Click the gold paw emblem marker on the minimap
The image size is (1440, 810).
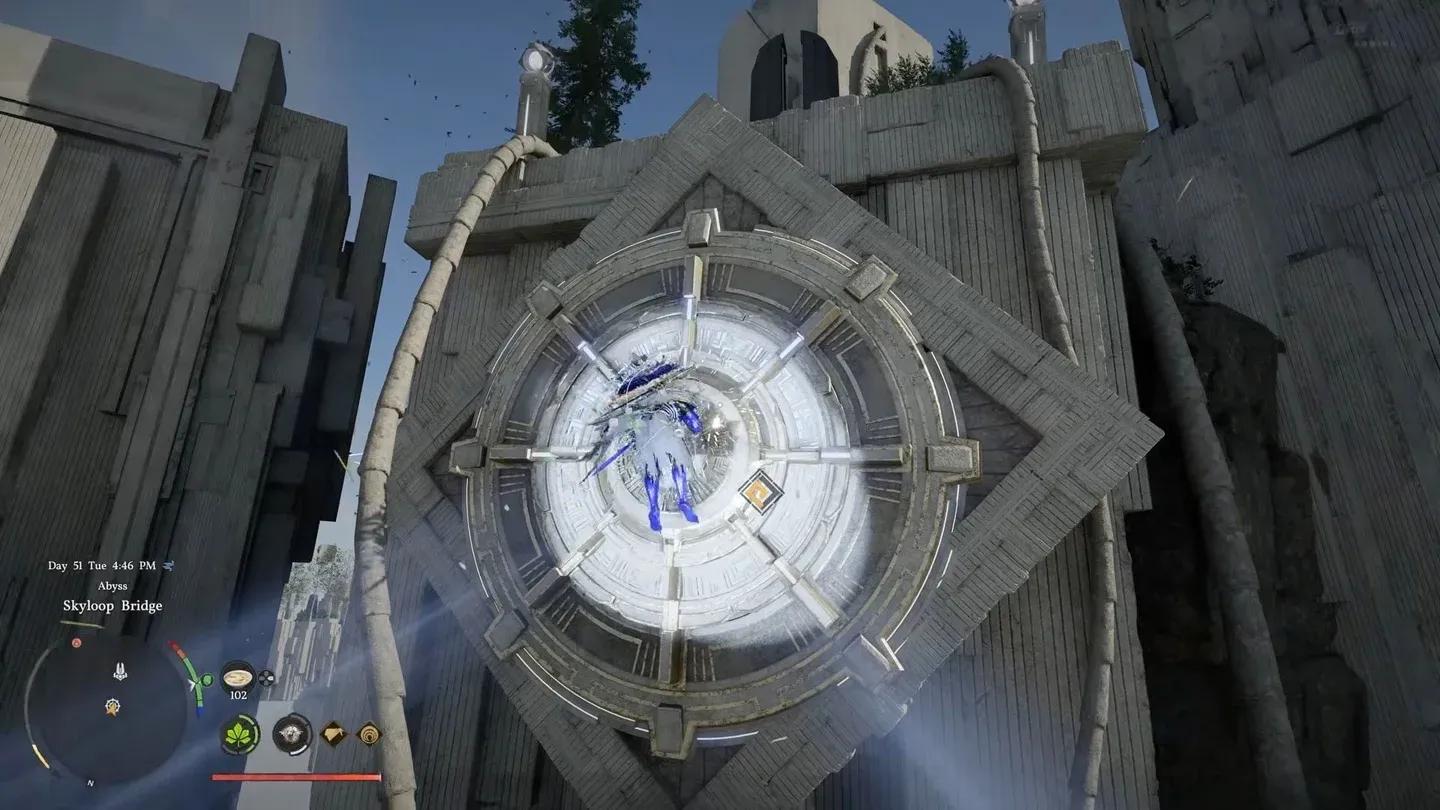(x=111, y=705)
